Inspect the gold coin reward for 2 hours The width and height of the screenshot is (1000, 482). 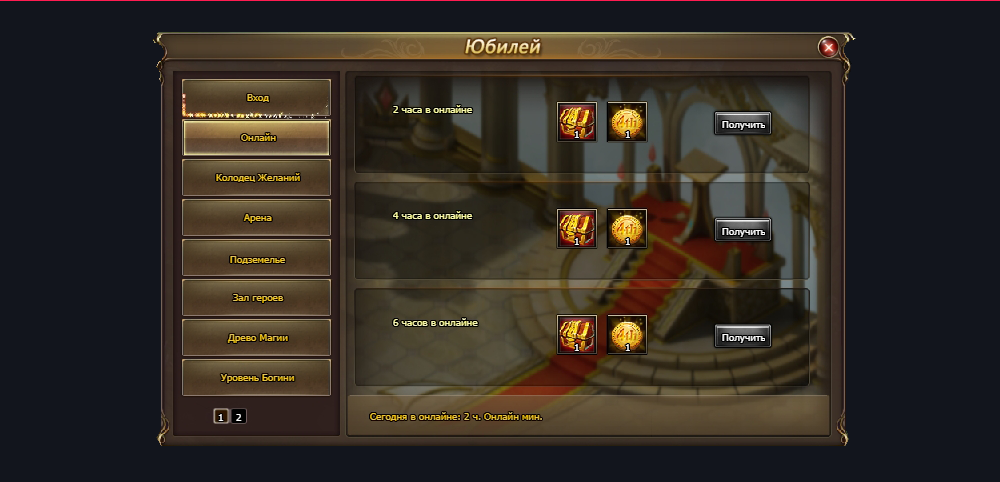[627, 122]
